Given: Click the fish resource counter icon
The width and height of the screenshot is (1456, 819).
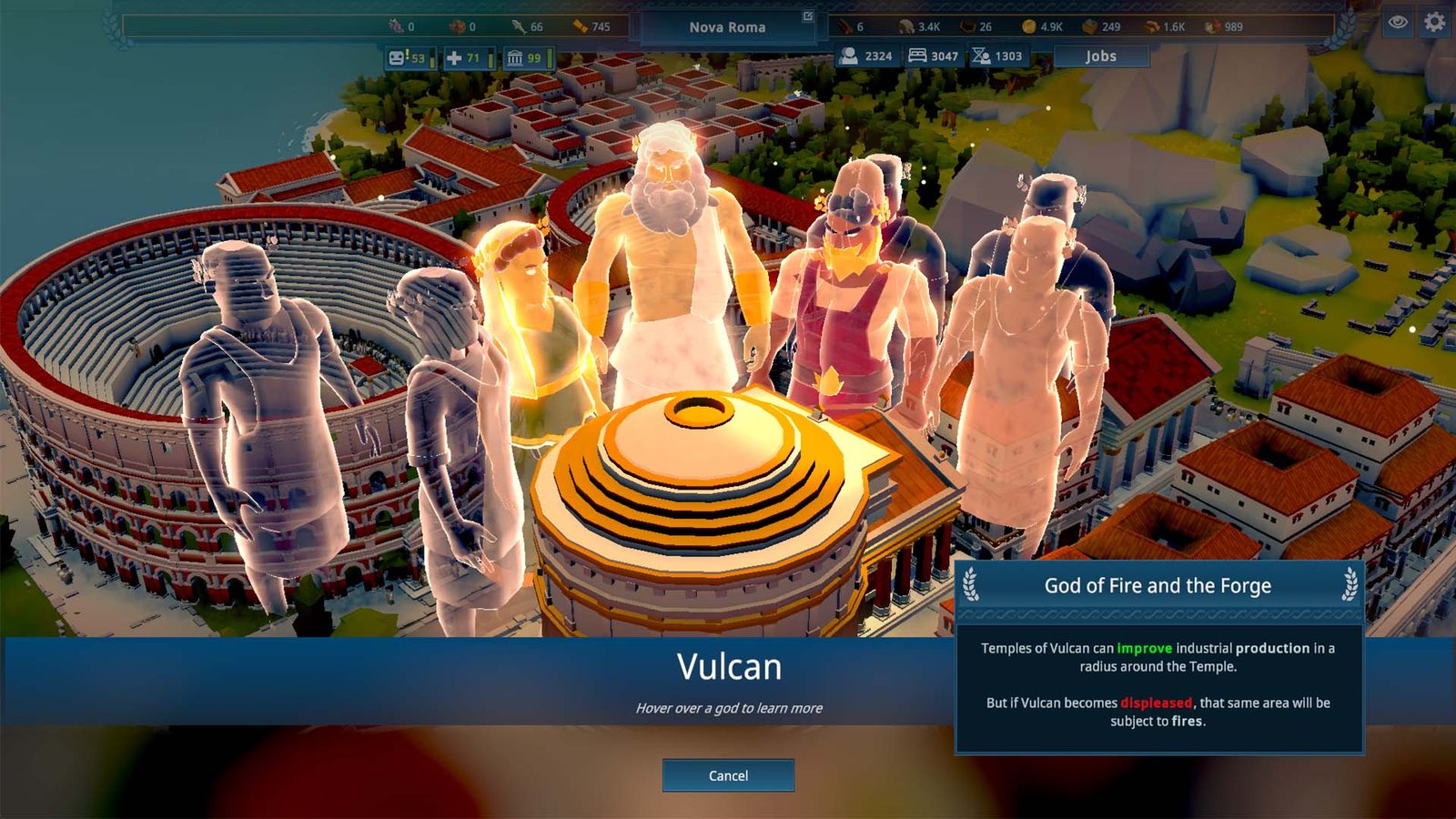Looking at the screenshot, I should coord(517,25).
